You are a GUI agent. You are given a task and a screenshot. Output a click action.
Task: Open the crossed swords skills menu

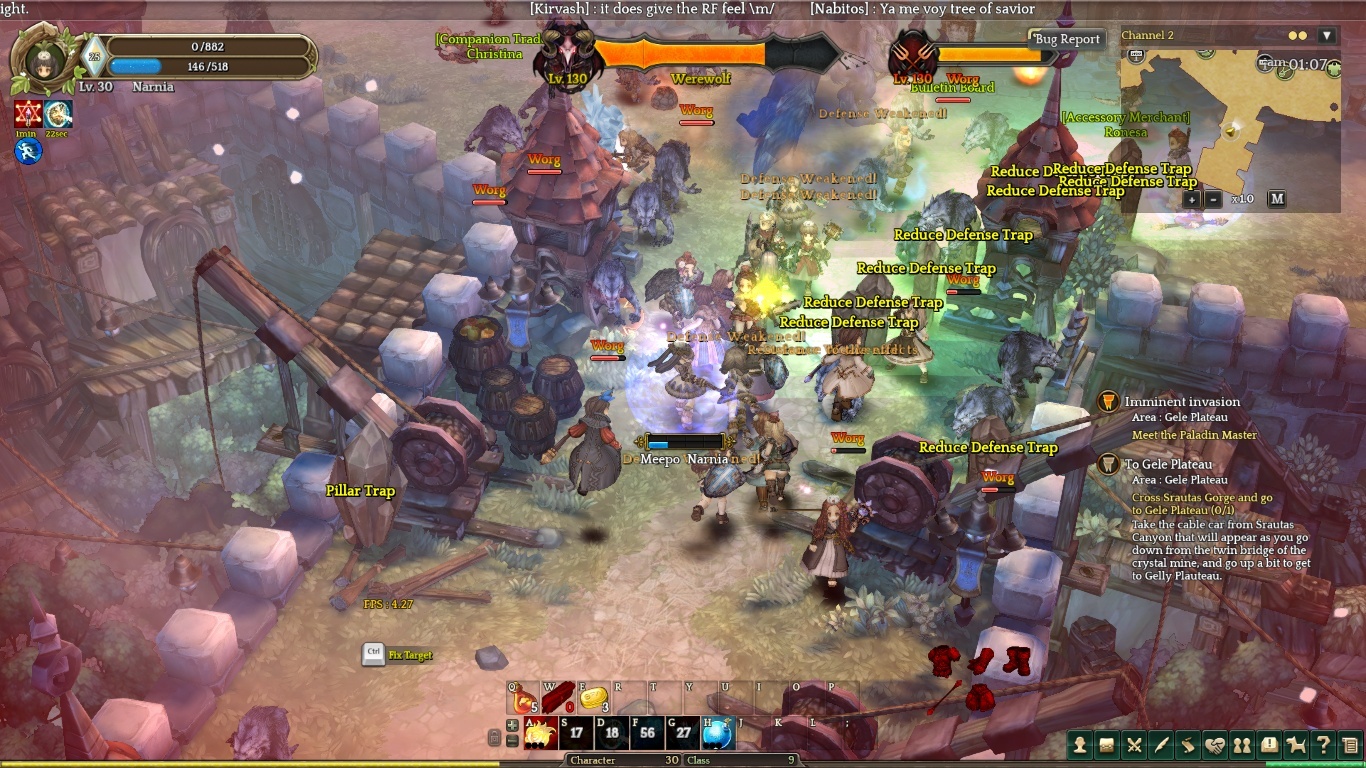pos(1134,744)
